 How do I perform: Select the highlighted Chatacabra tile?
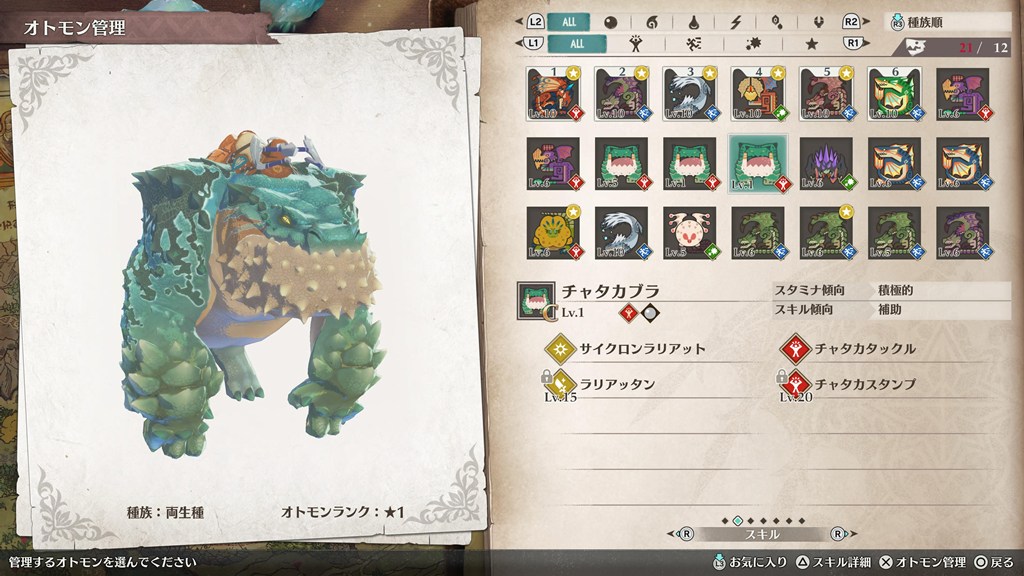757,163
